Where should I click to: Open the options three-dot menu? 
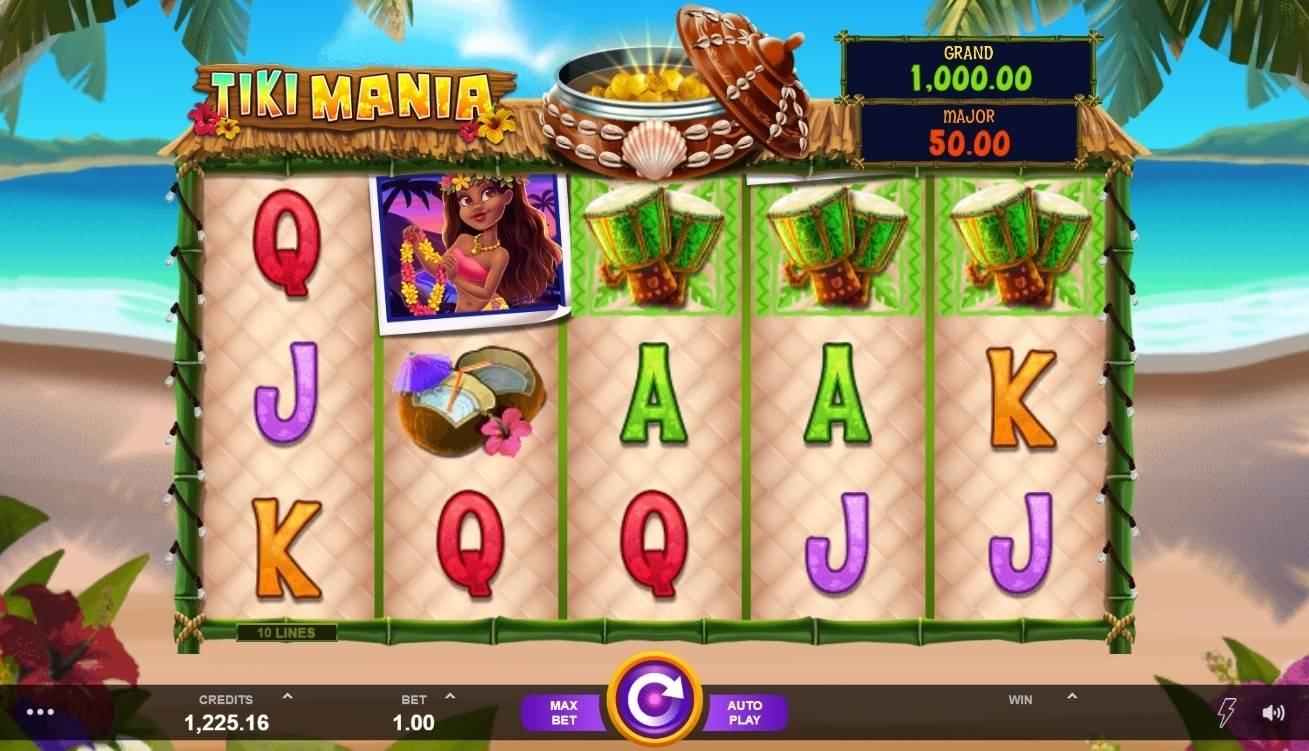point(39,710)
